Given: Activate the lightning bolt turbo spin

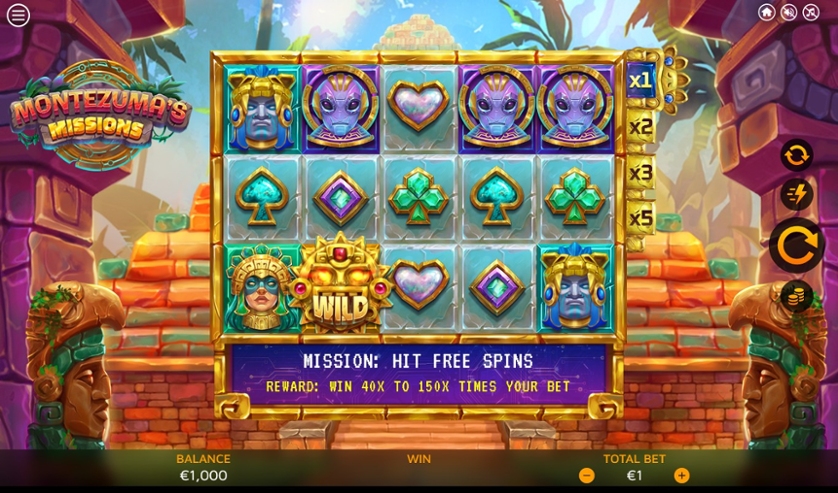Looking at the screenshot, I should (x=796, y=194).
